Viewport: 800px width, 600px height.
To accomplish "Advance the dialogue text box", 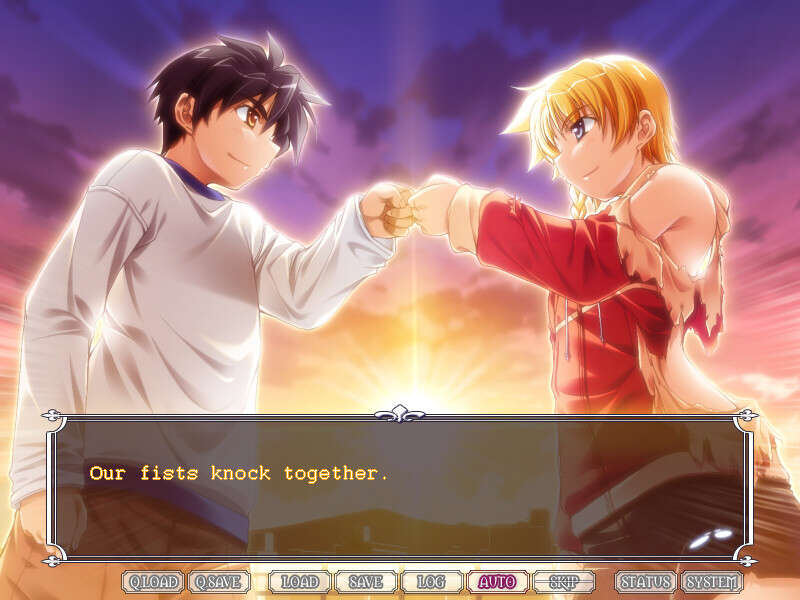I will point(400,490).
